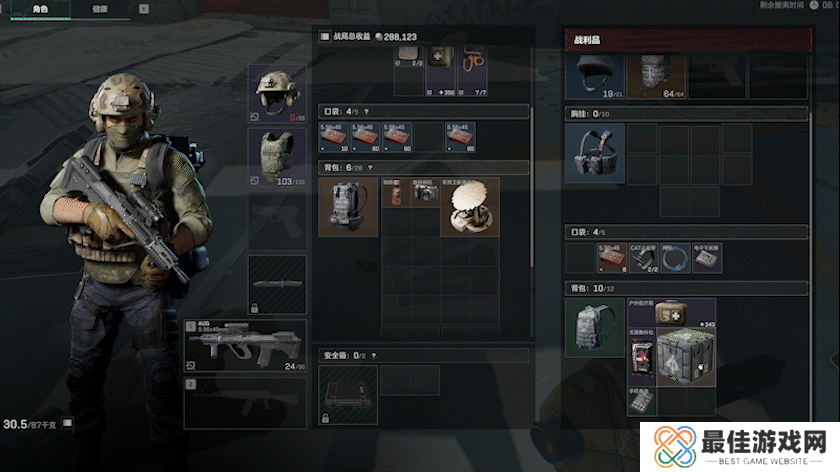Select the CAT tourniquet in loot pockets

[x=642, y=258]
